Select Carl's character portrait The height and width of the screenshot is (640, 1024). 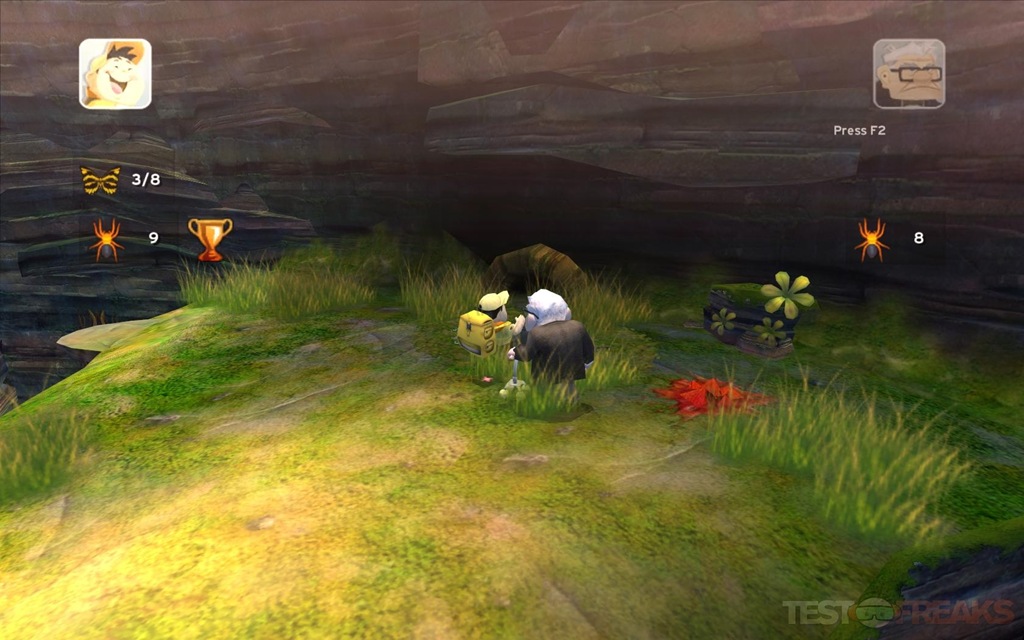click(x=908, y=73)
